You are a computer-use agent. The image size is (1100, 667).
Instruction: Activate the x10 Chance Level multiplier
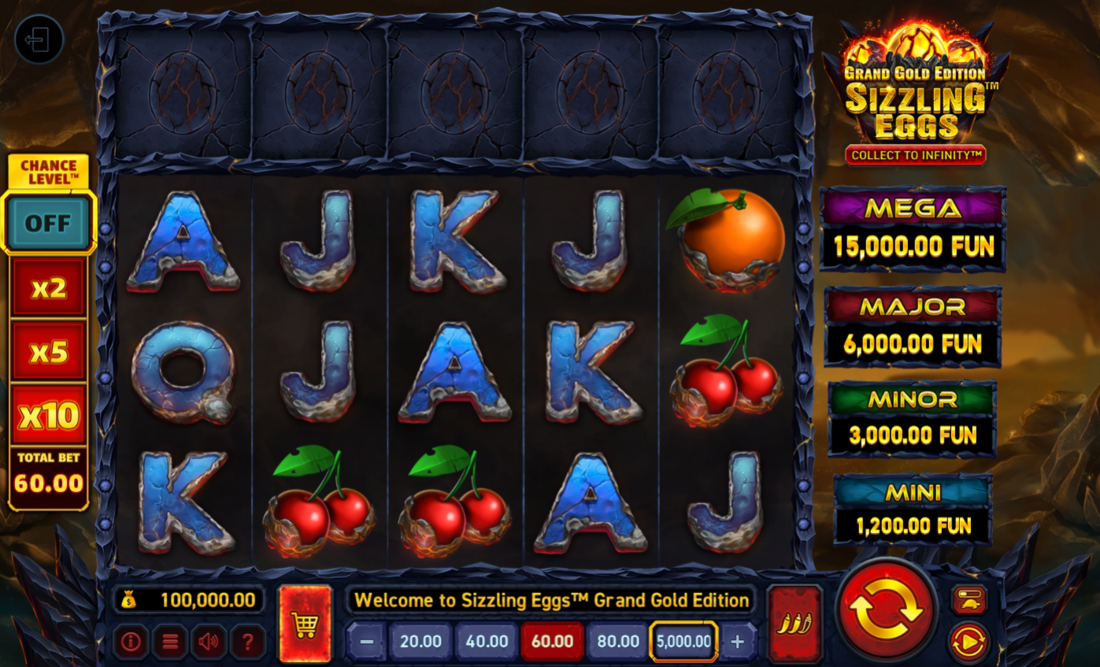tap(48, 414)
